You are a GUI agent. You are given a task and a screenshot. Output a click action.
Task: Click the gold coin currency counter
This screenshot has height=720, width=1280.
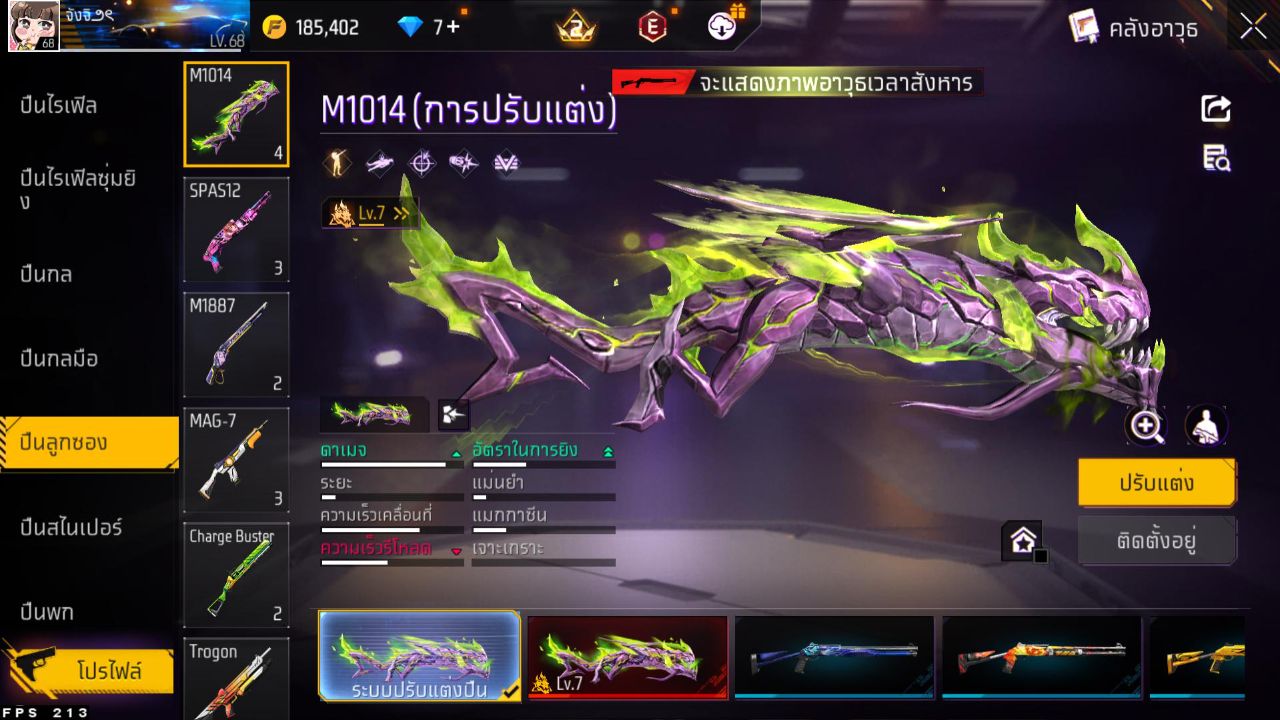311,27
